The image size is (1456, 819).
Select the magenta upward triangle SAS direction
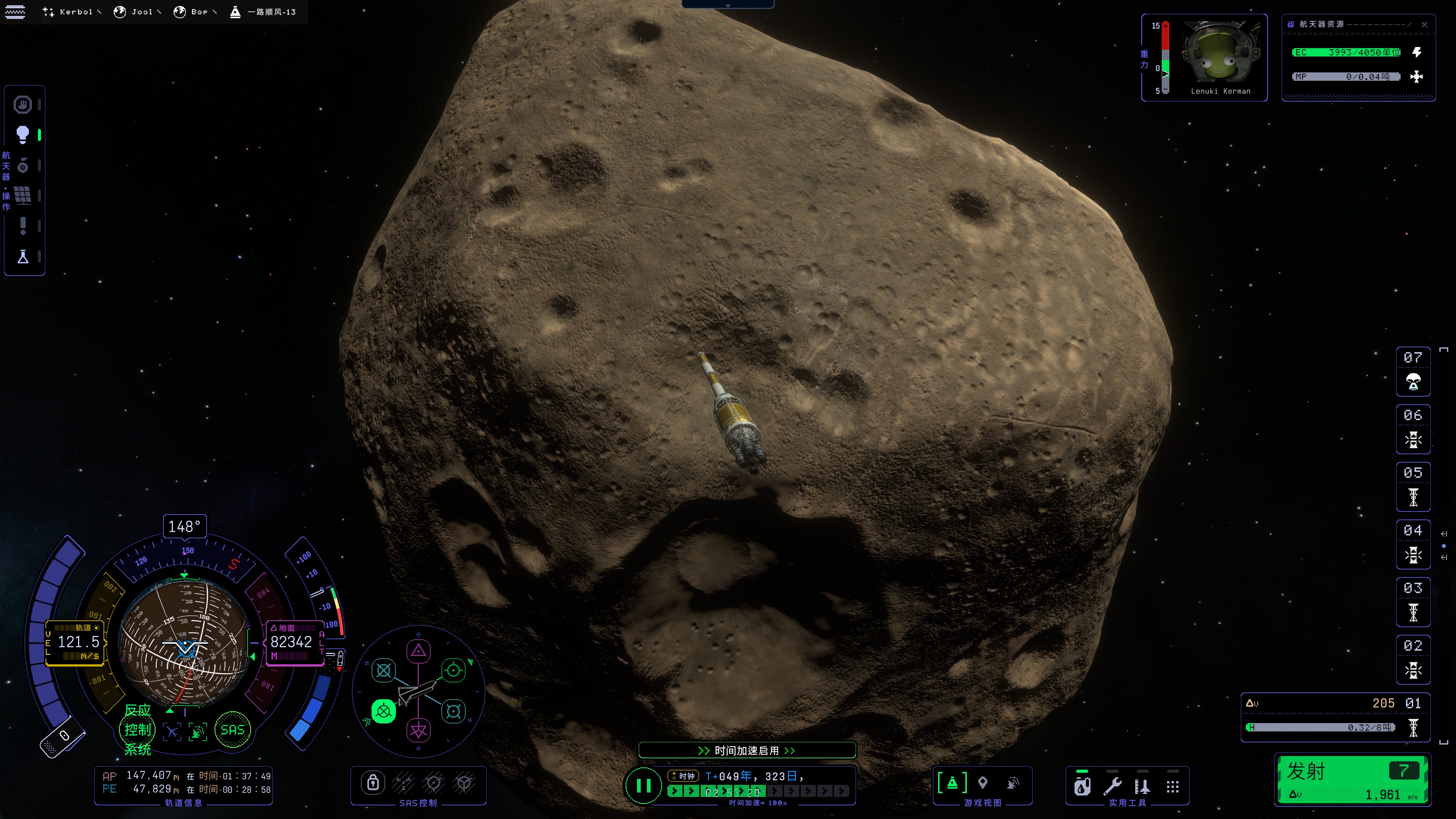pyautogui.click(x=418, y=651)
